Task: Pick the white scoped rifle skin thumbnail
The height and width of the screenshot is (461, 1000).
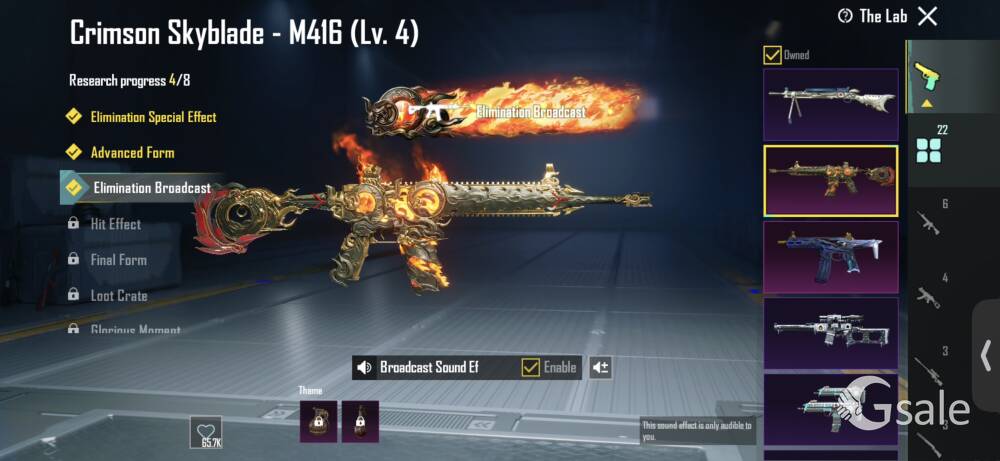Action: tap(830, 333)
